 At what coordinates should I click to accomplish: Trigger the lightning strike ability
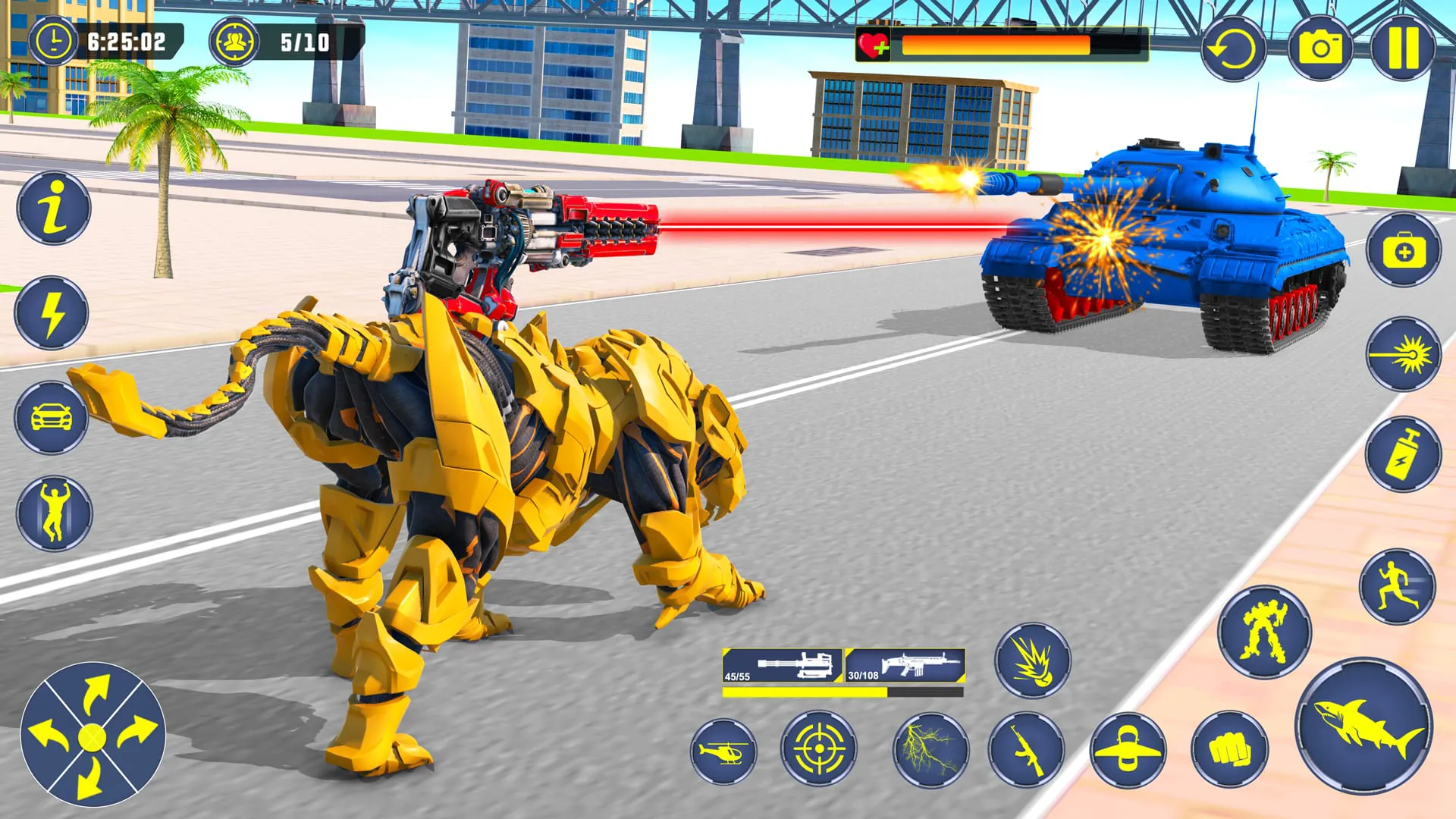pos(933,749)
